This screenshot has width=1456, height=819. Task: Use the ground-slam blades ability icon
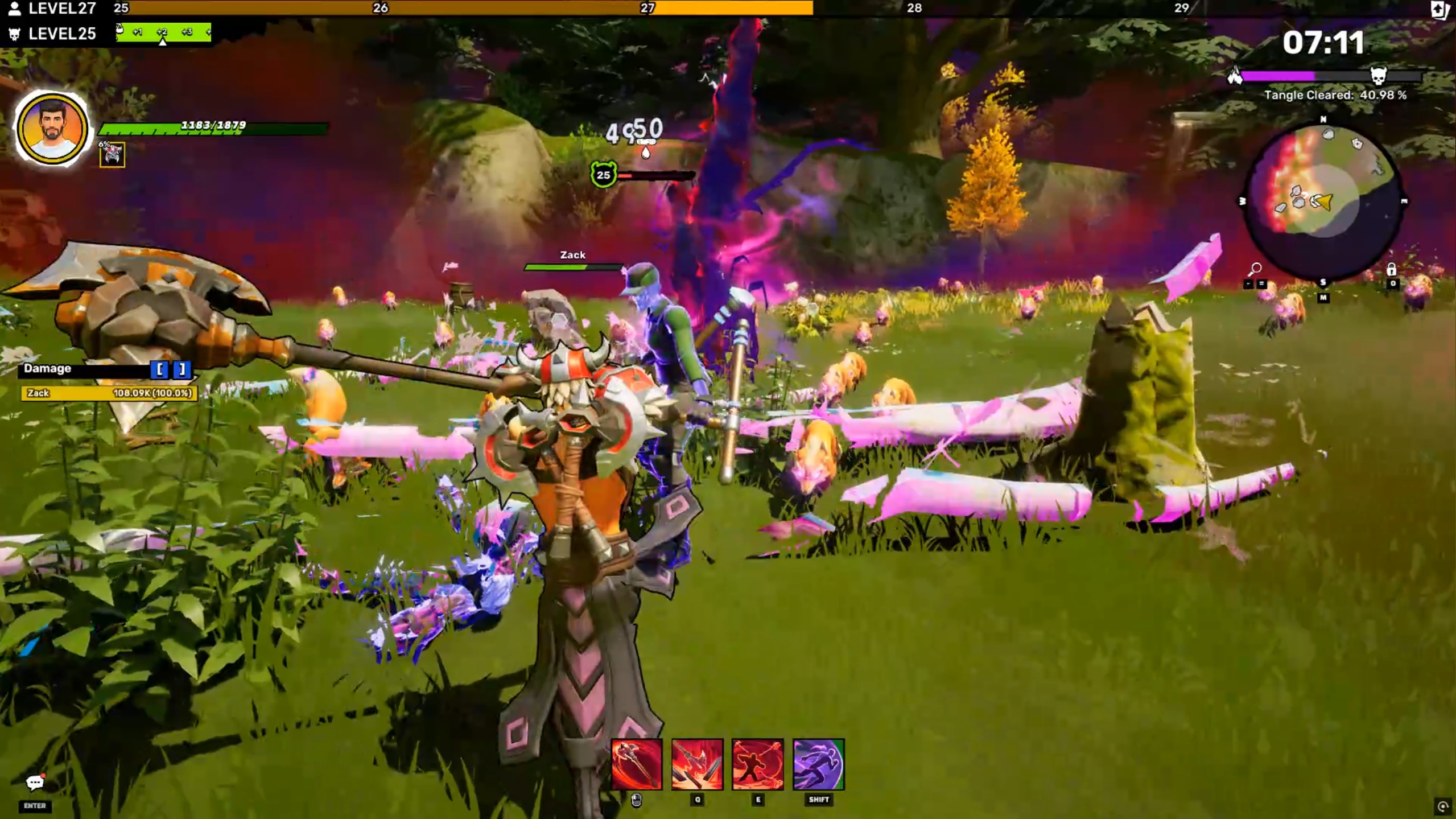point(697,764)
